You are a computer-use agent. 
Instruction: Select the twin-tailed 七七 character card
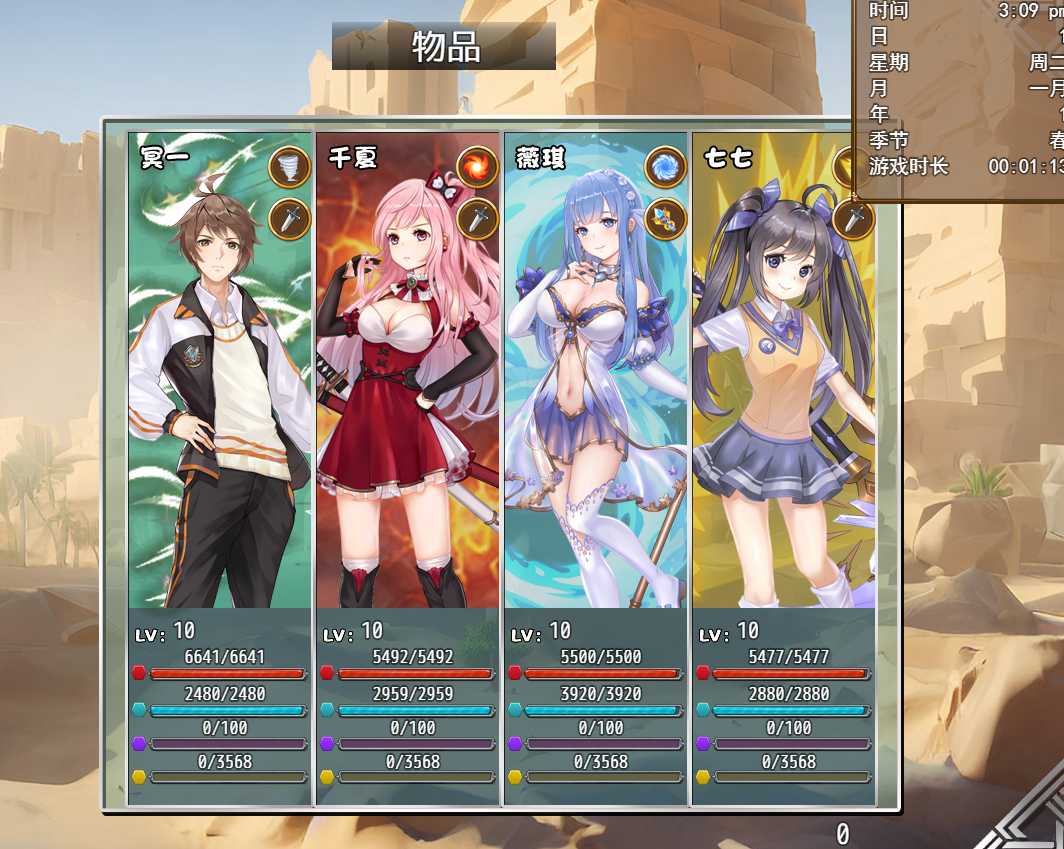[783, 400]
